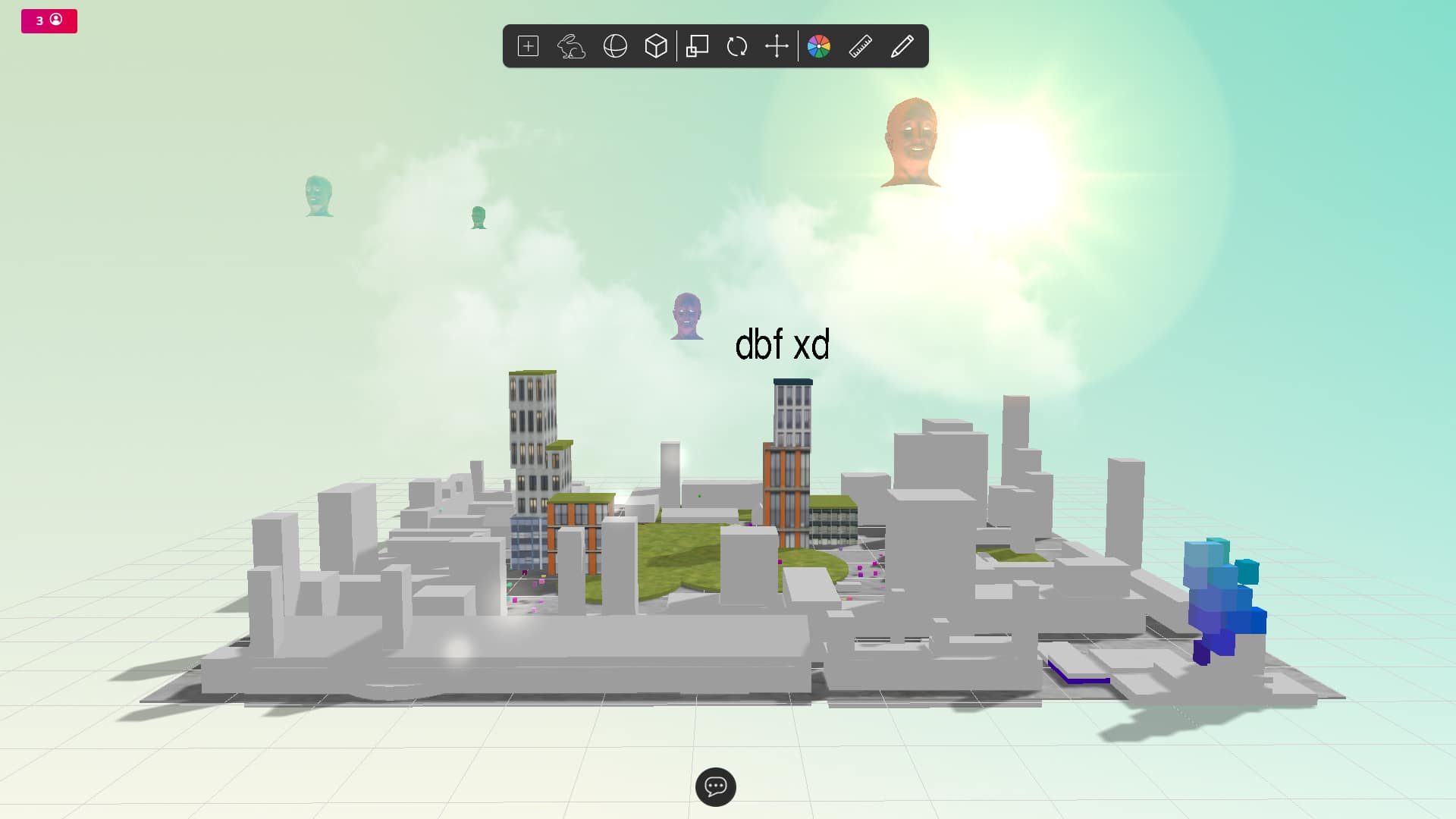Viewport: 1456px width, 819px height.
Task: Enable the move arrows tool
Action: pyautogui.click(x=777, y=46)
